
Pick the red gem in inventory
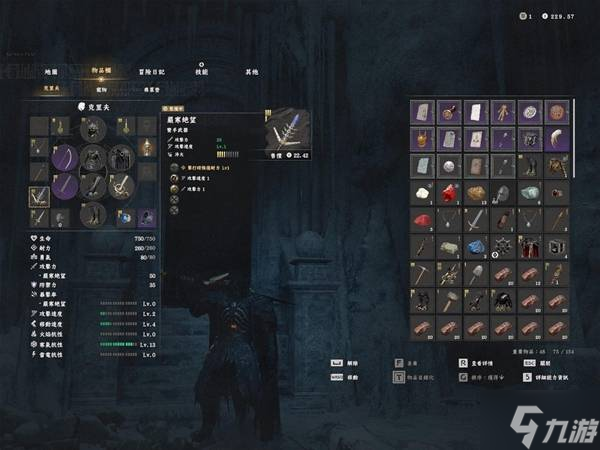(449, 193)
